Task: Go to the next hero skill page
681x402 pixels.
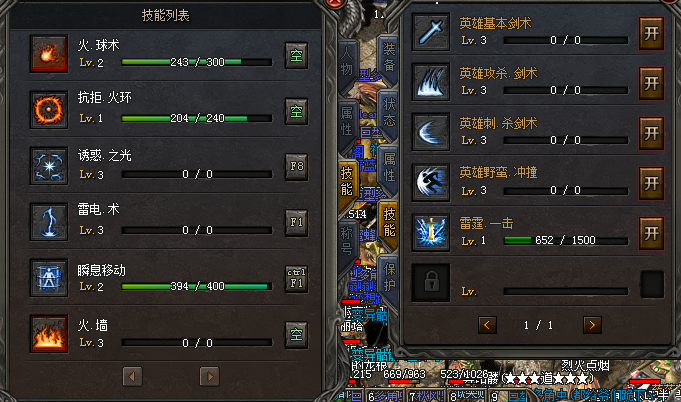Action: tap(592, 324)
